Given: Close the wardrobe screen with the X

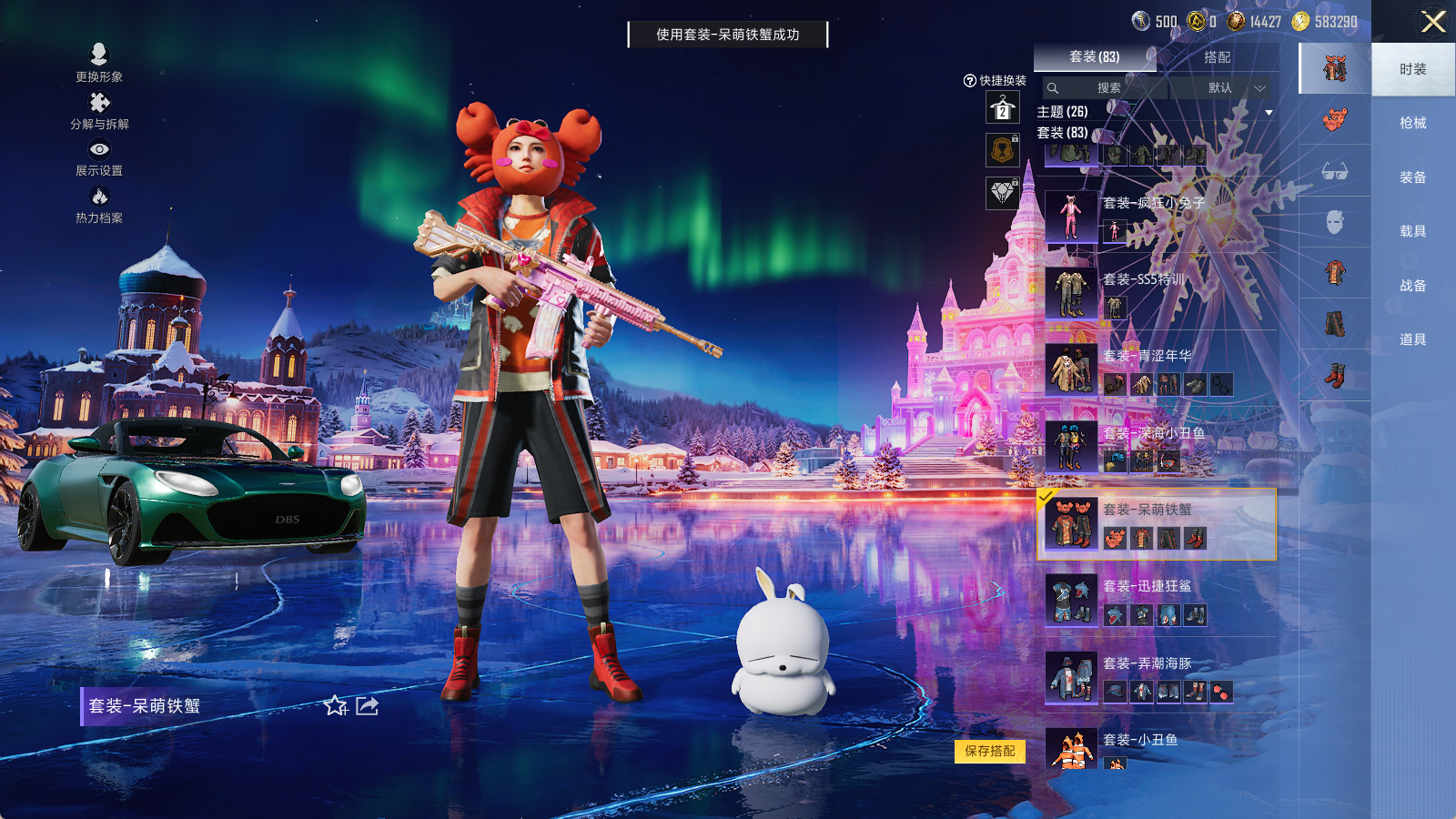Looking at the screenshot, I should pos(1433,22).
